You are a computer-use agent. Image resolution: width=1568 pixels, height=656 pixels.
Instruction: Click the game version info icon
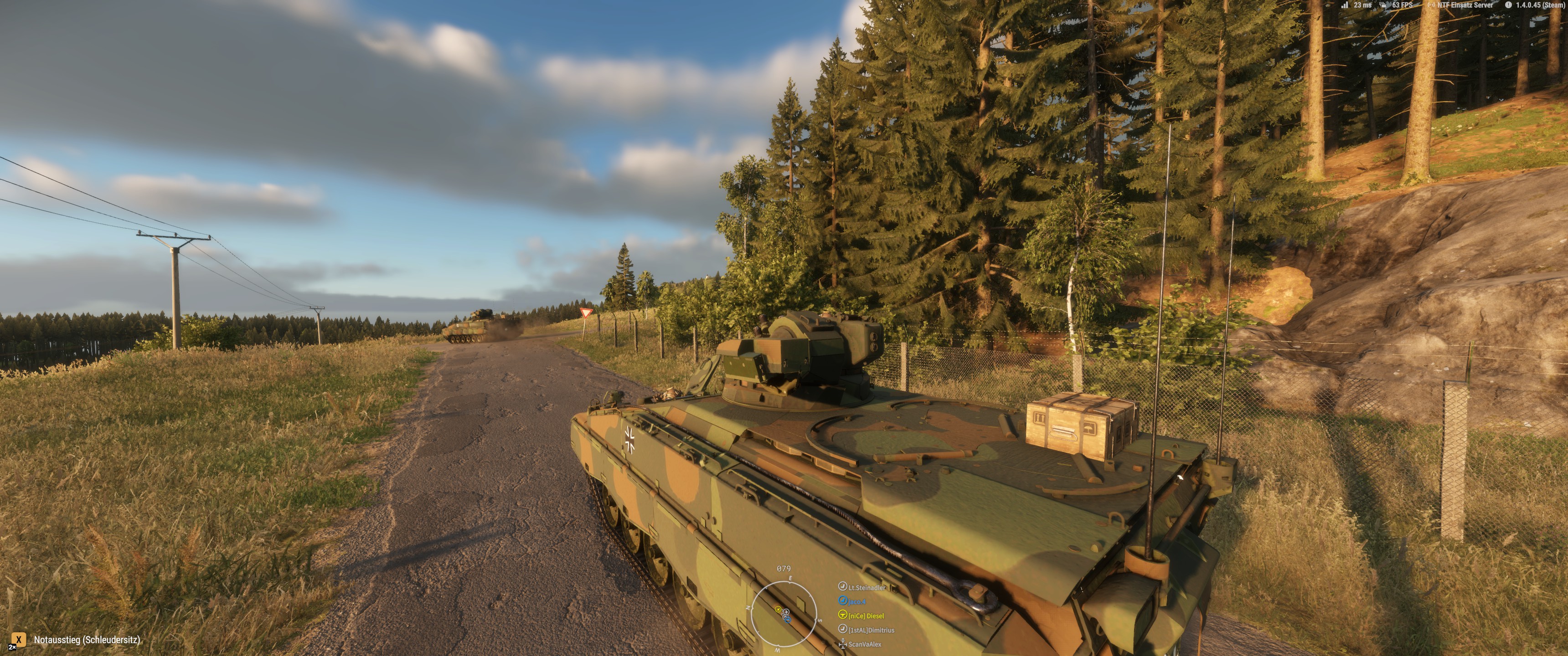[x=1508, y=5]
